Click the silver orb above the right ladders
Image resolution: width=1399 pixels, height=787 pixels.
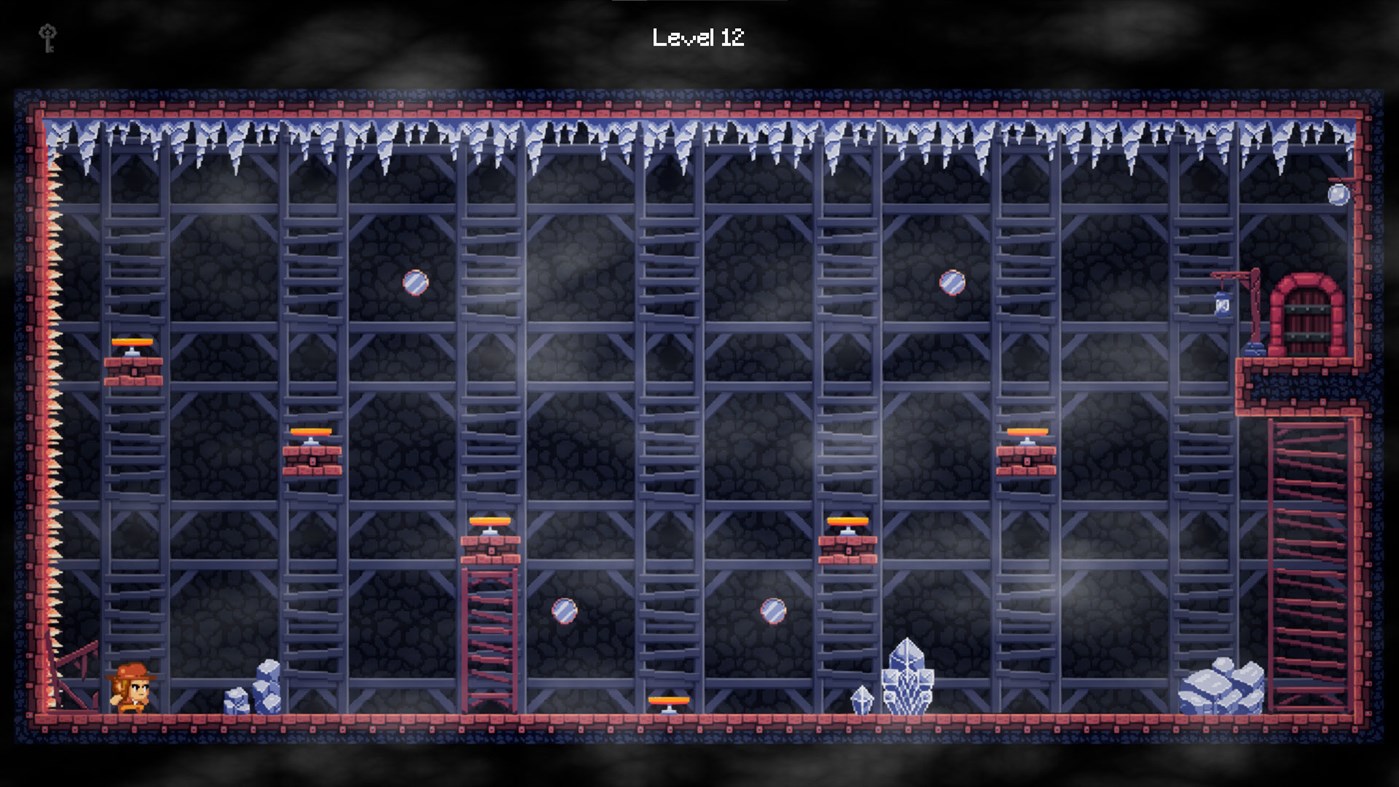pos(951,283)
